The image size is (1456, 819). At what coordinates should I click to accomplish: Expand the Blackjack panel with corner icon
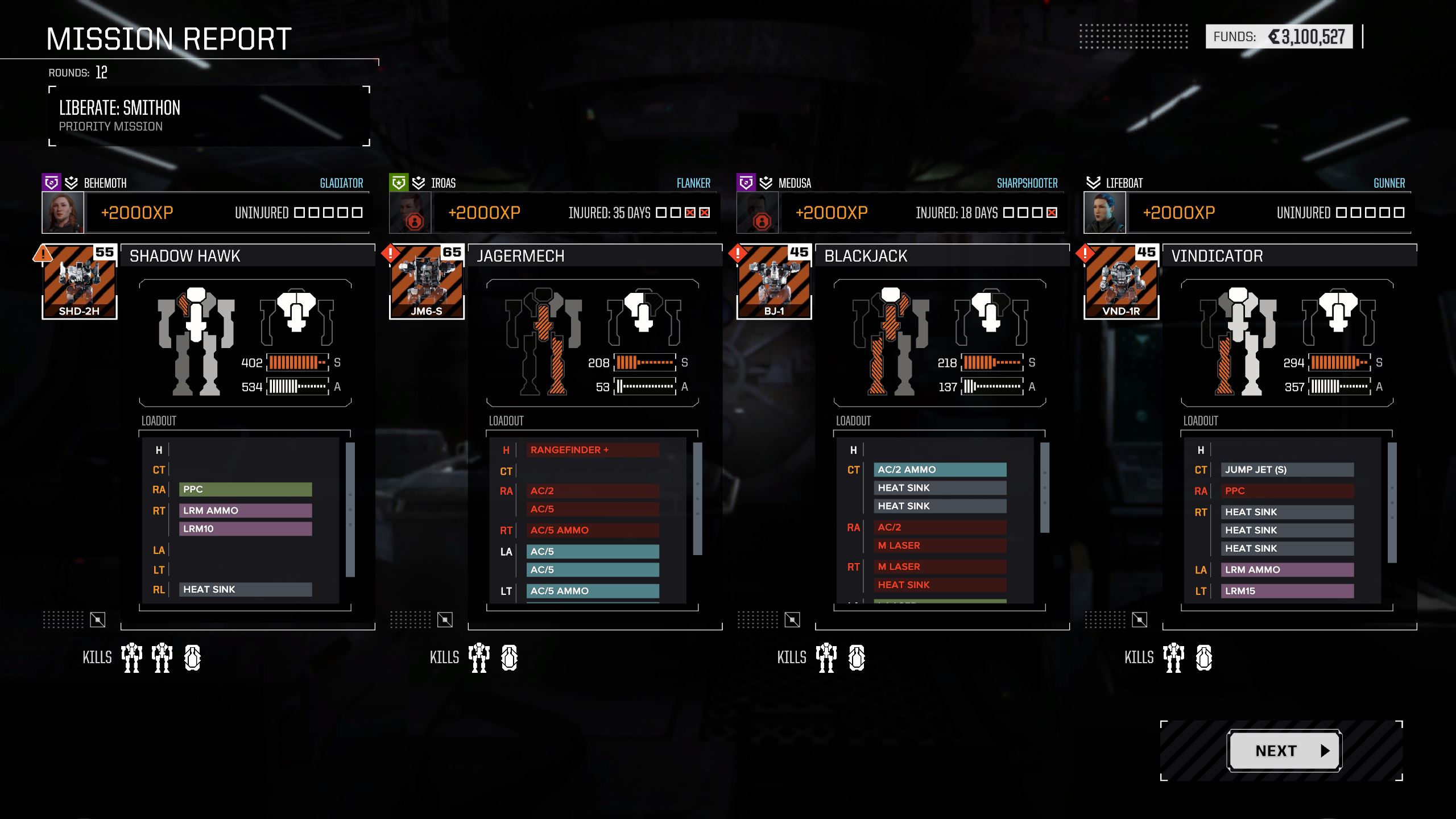[792, 620]
